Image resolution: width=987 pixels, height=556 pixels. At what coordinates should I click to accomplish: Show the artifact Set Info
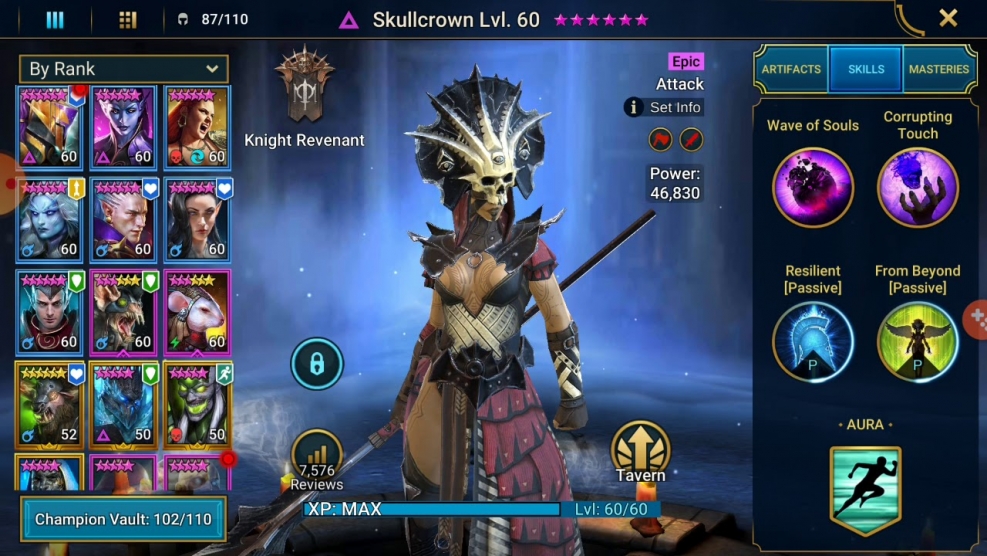[x=665, y=107]
